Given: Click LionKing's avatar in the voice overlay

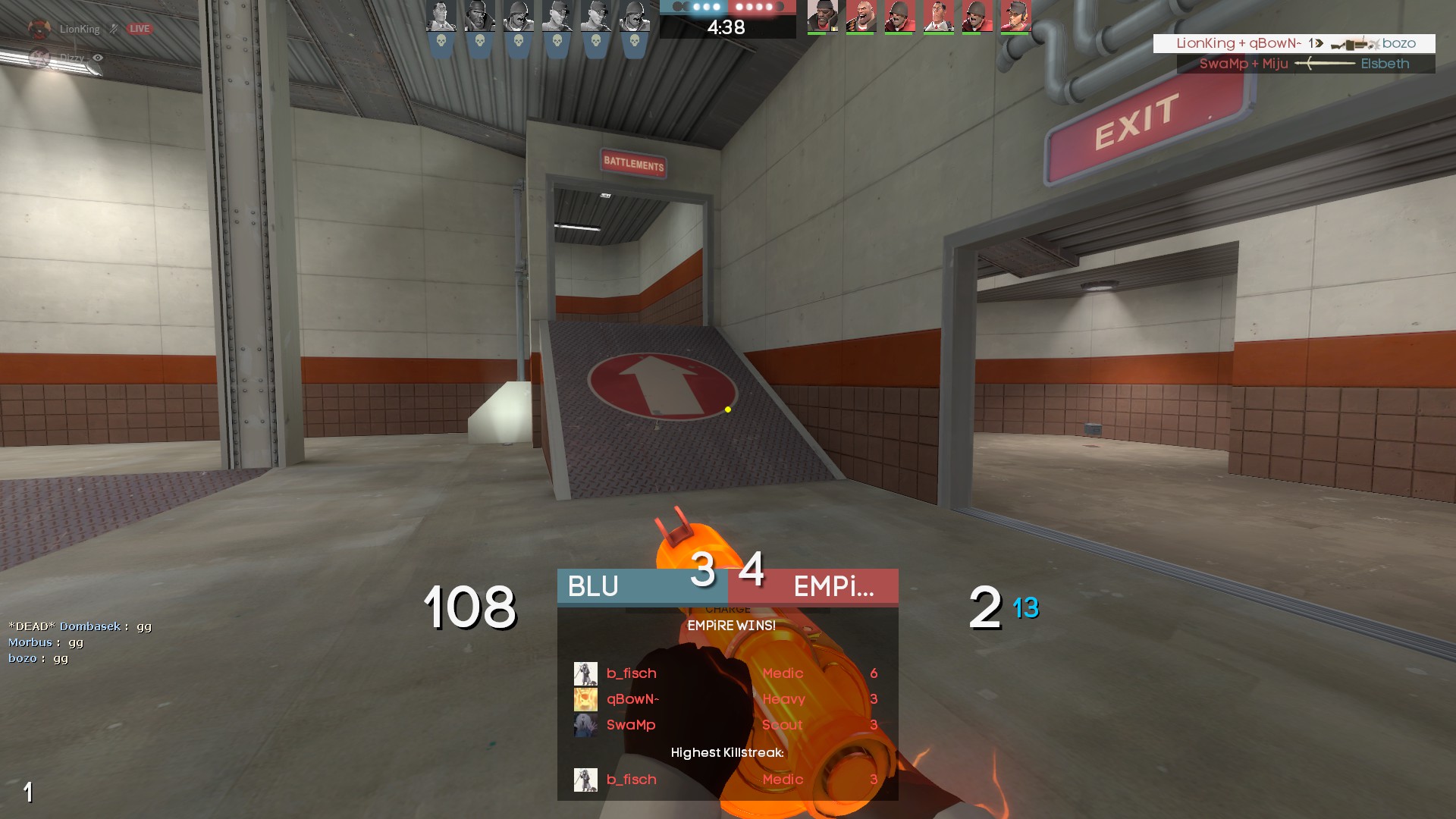Looking at the screenshot, I should tap(39, 29).
